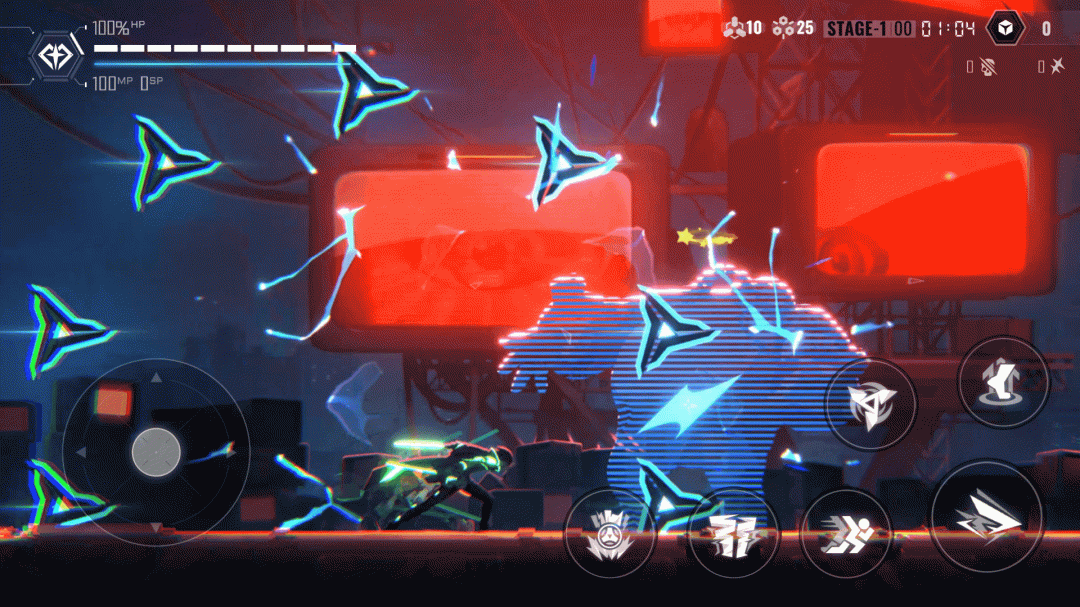The image size is (1080, 607).
Task: Open the hexagon cube icon
Action: coord(1005,28)
